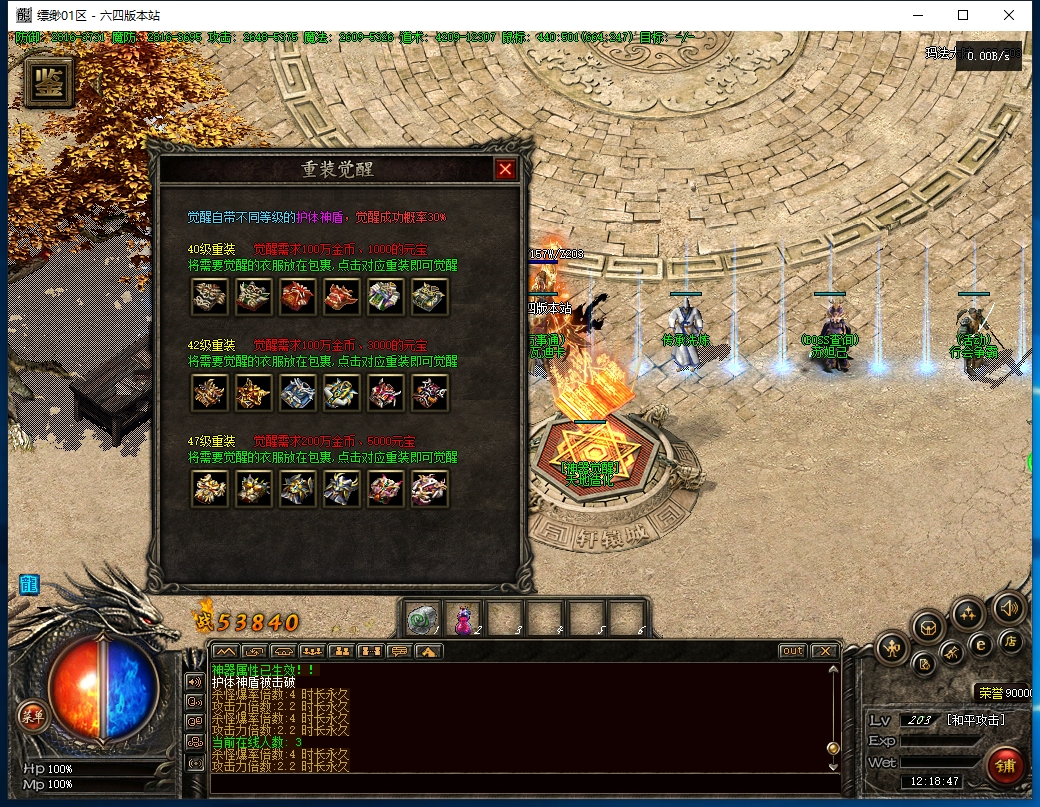The width and height of the screenshot is (1040, 807).
Task: Pick the first armor in the 42级重装 row
Action: (210, 393)
